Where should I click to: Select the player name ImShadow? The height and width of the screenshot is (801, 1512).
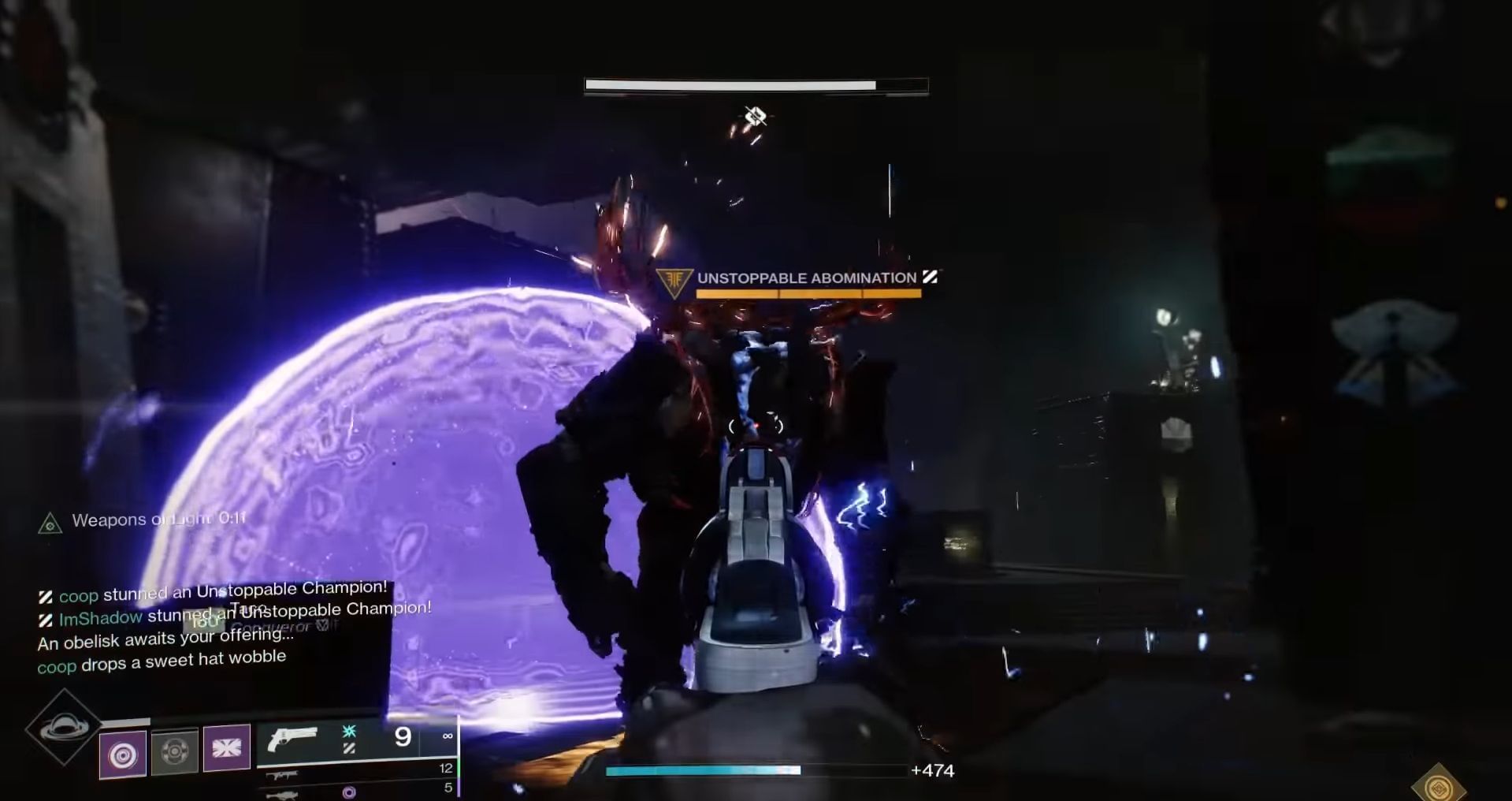point(101,618)
